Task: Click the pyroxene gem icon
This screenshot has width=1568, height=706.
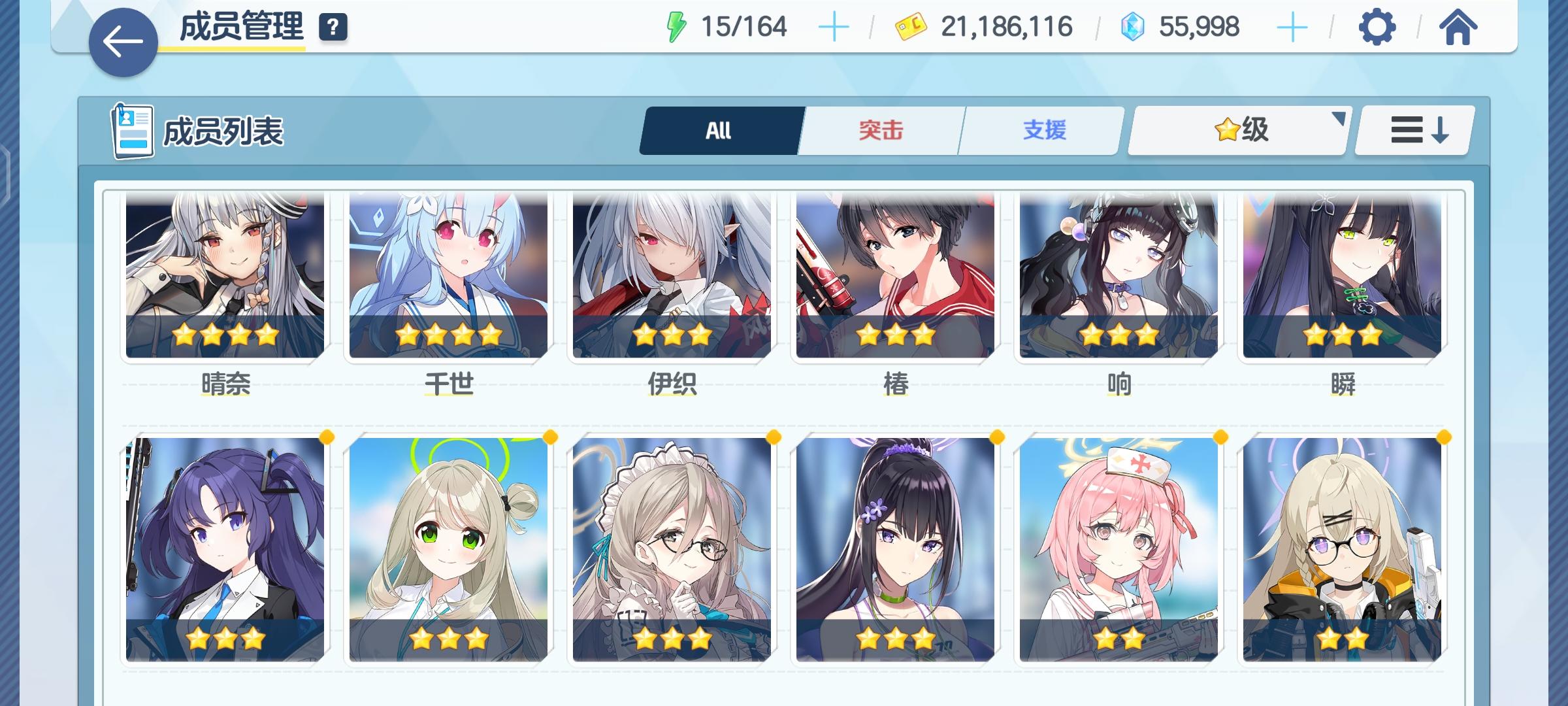Action: click(1134, 26)
